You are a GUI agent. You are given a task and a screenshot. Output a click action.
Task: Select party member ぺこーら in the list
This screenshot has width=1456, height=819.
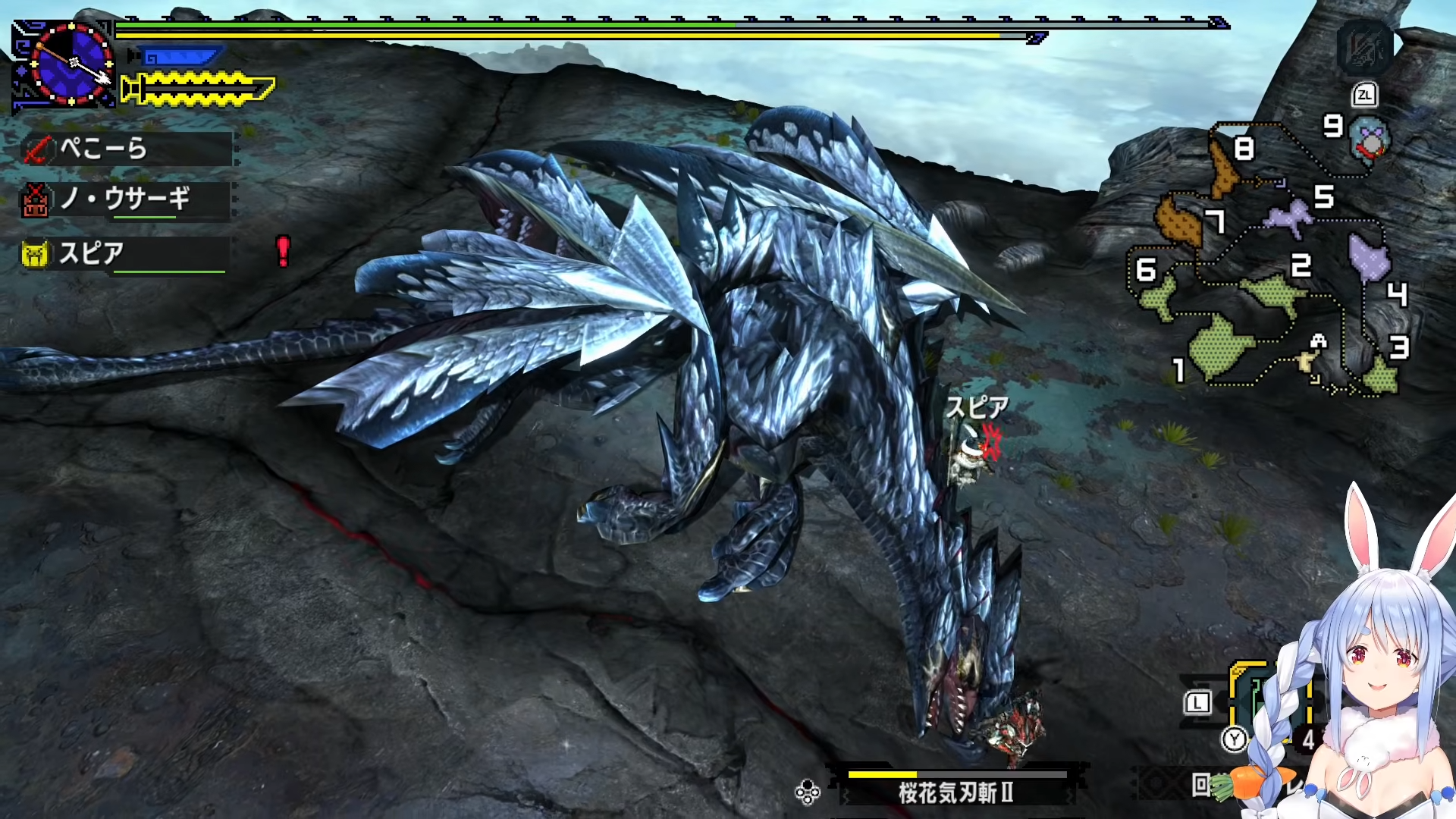pos(126,149)
